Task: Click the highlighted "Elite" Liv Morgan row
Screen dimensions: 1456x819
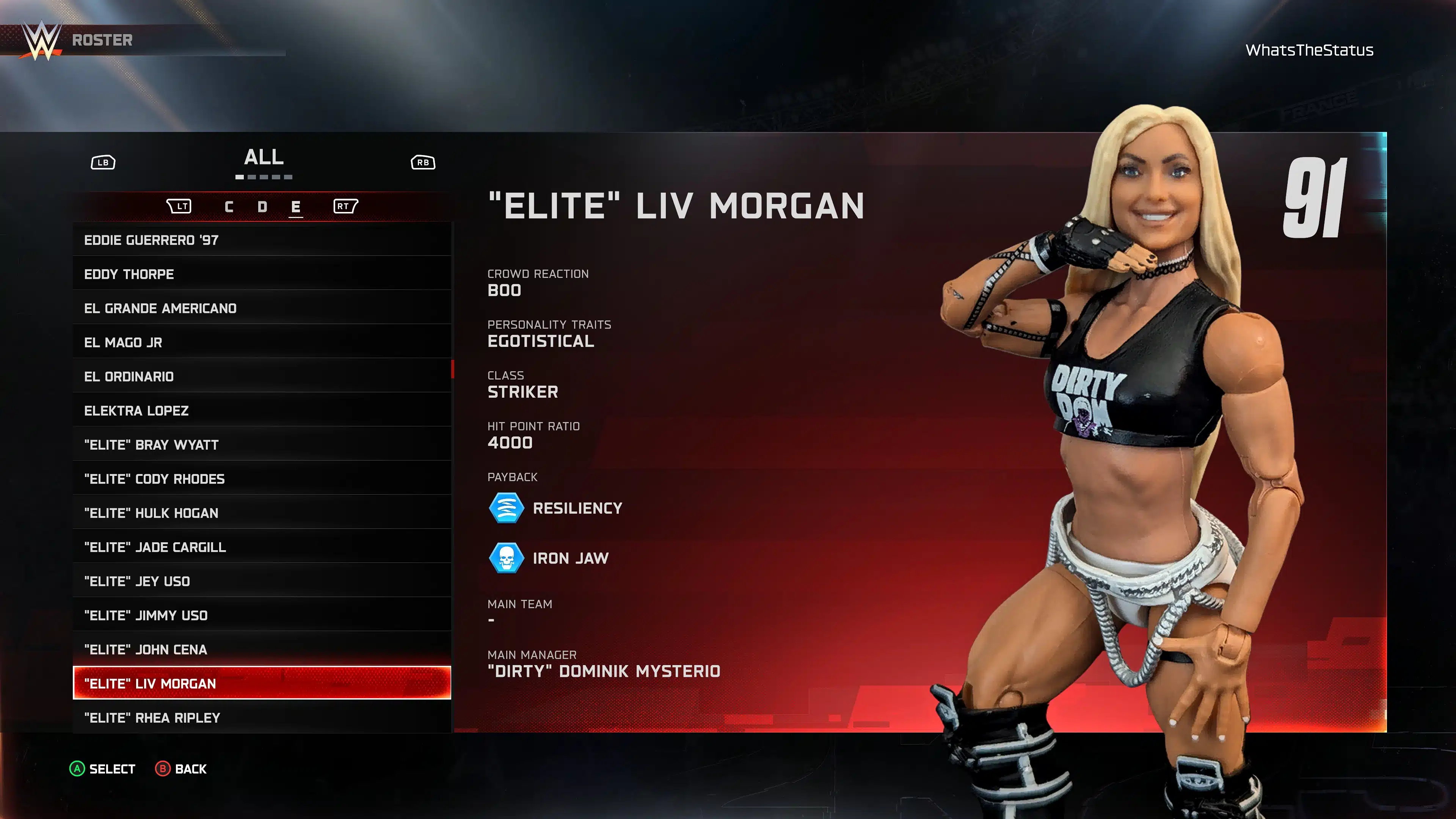Action: (x=262, y=683)
